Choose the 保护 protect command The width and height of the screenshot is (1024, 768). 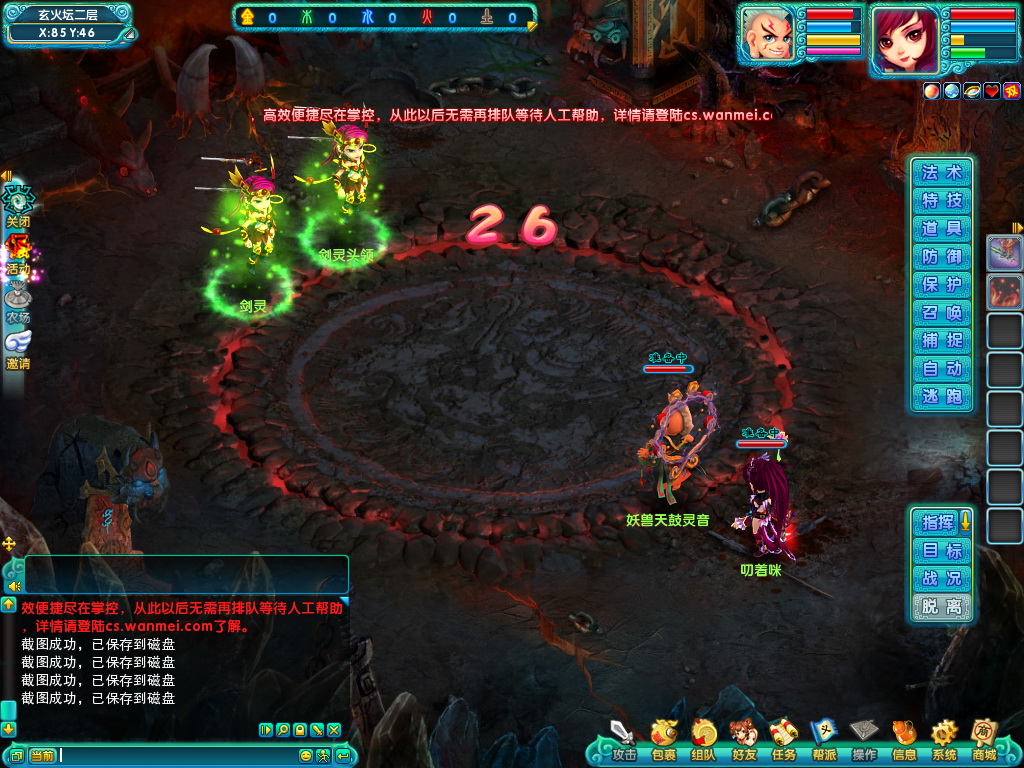(x=941, y=284)
